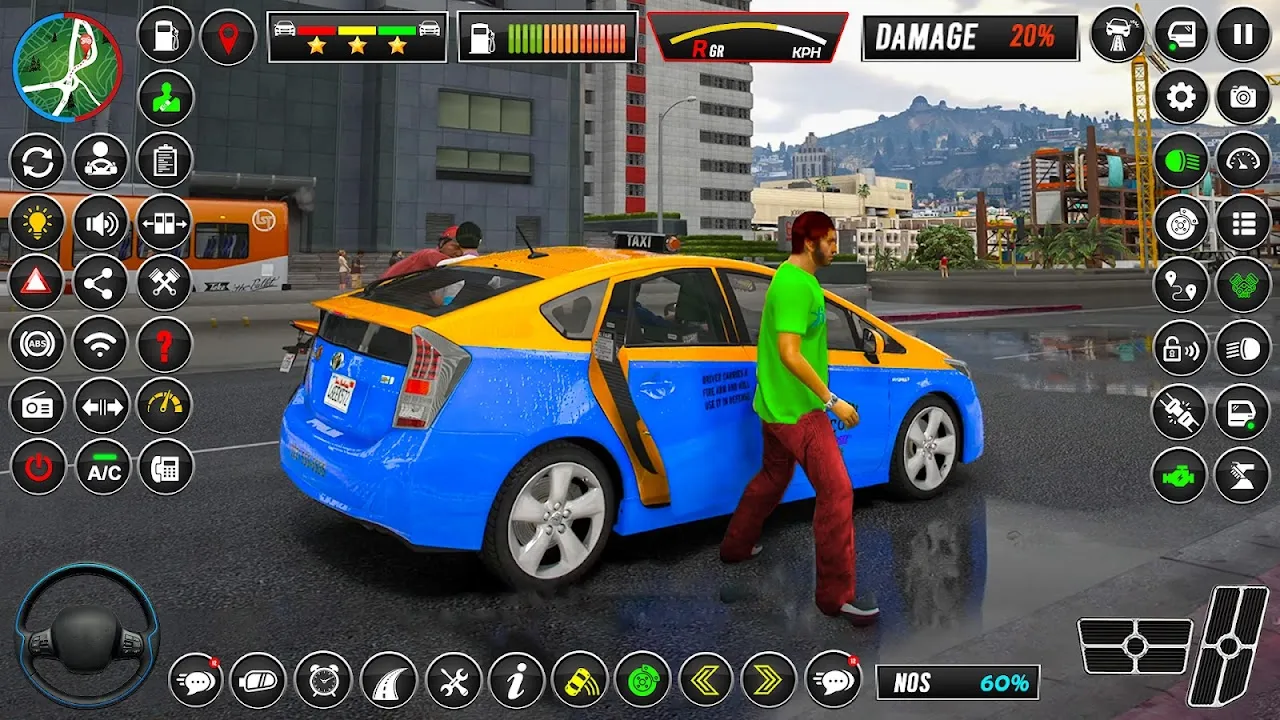The height and width of the screenshot is (720, 1280).
Task: Open the red question mark help
Action: [164, 344]
